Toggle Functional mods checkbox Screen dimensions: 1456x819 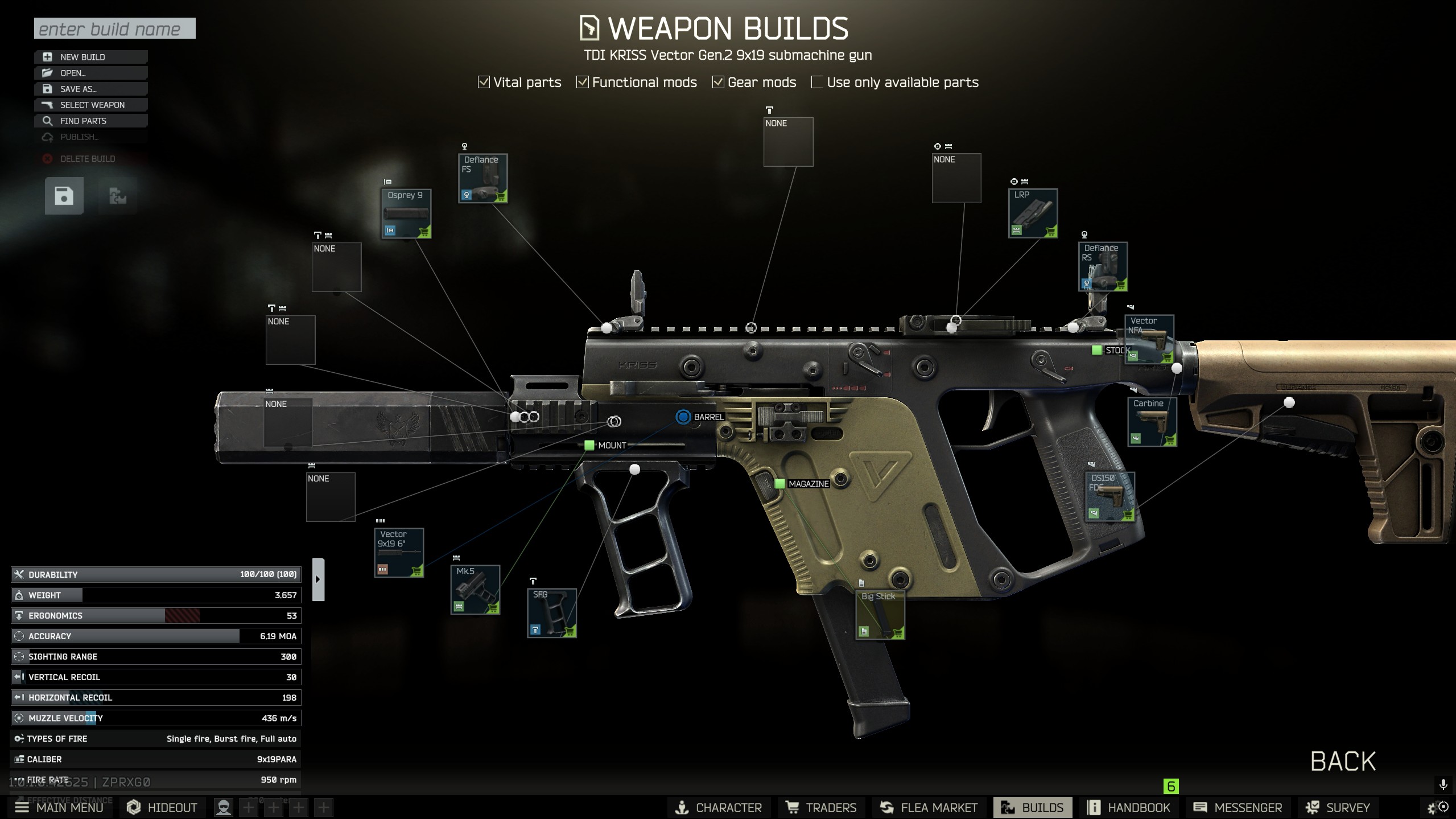(x=583, y=83)
